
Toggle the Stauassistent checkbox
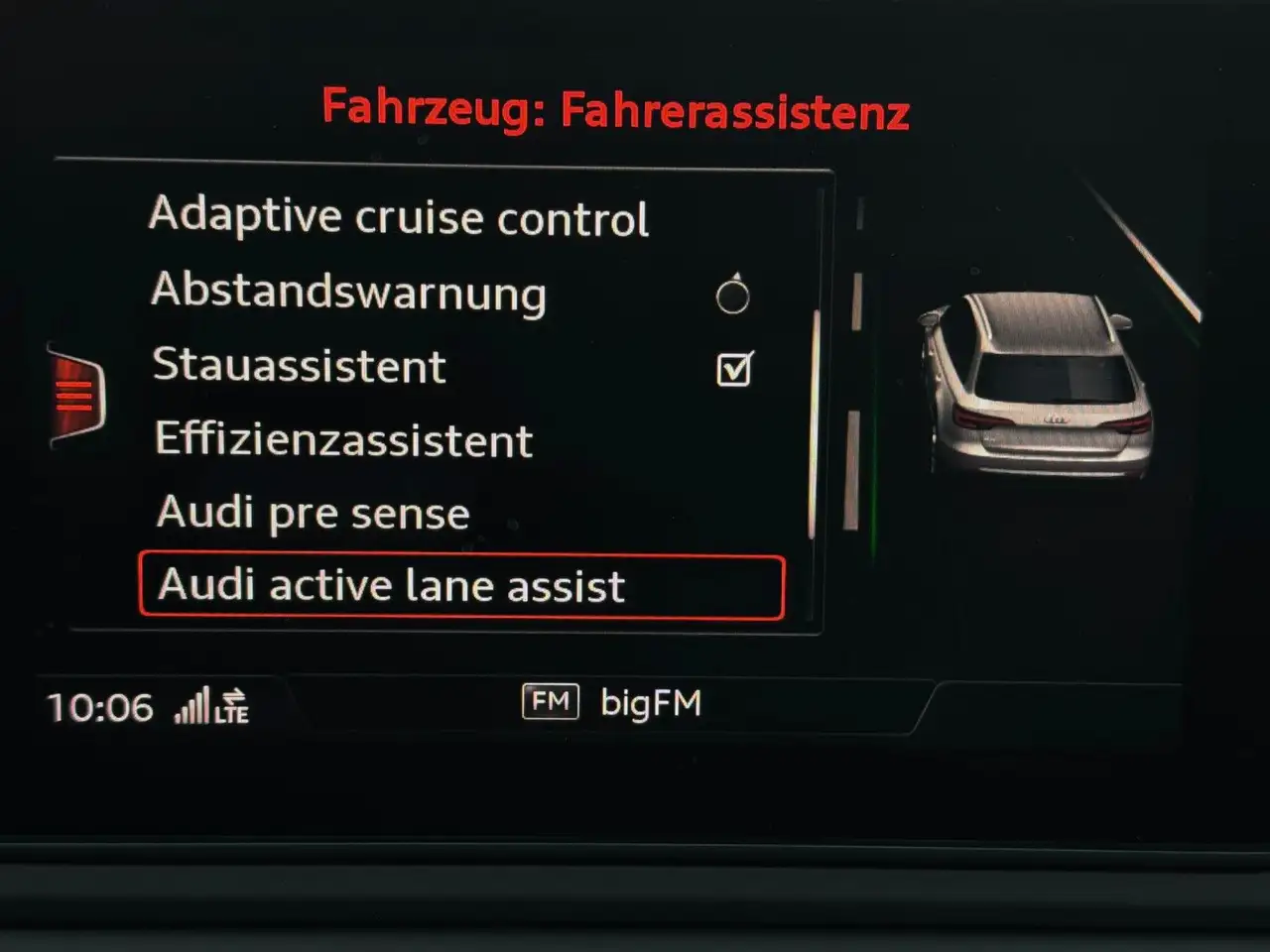[x=734, y=369]
